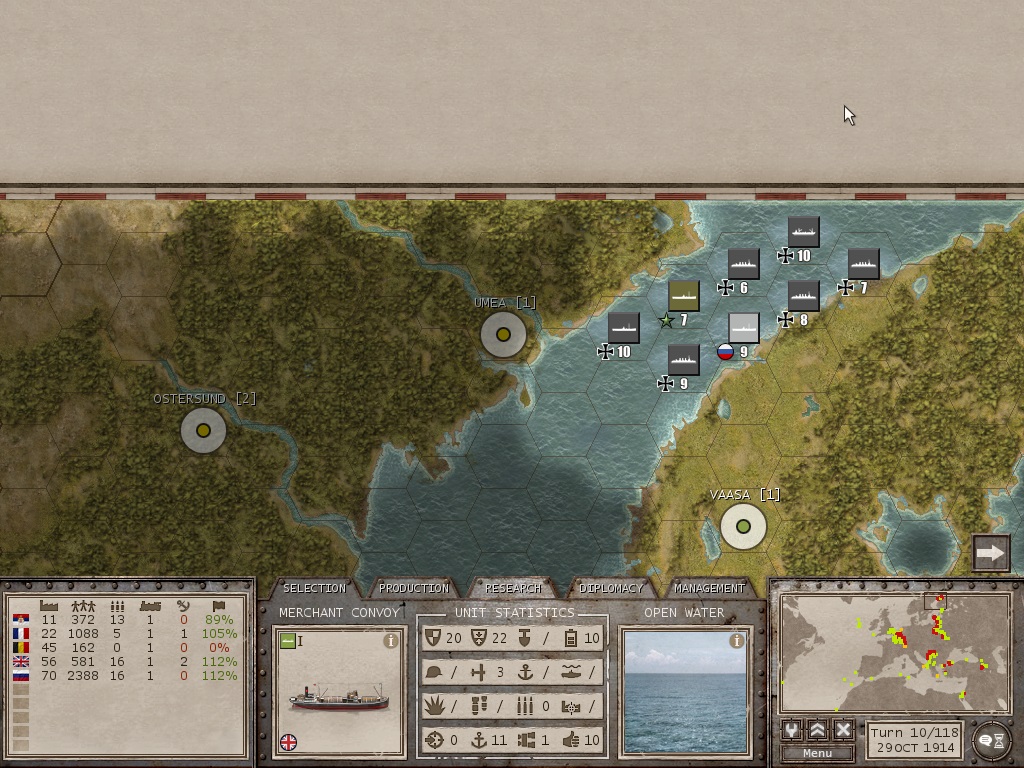Screen dimensions: 1024x768
Task: Select the Russian unit with strength 9
Action: [x=743, y=328]
